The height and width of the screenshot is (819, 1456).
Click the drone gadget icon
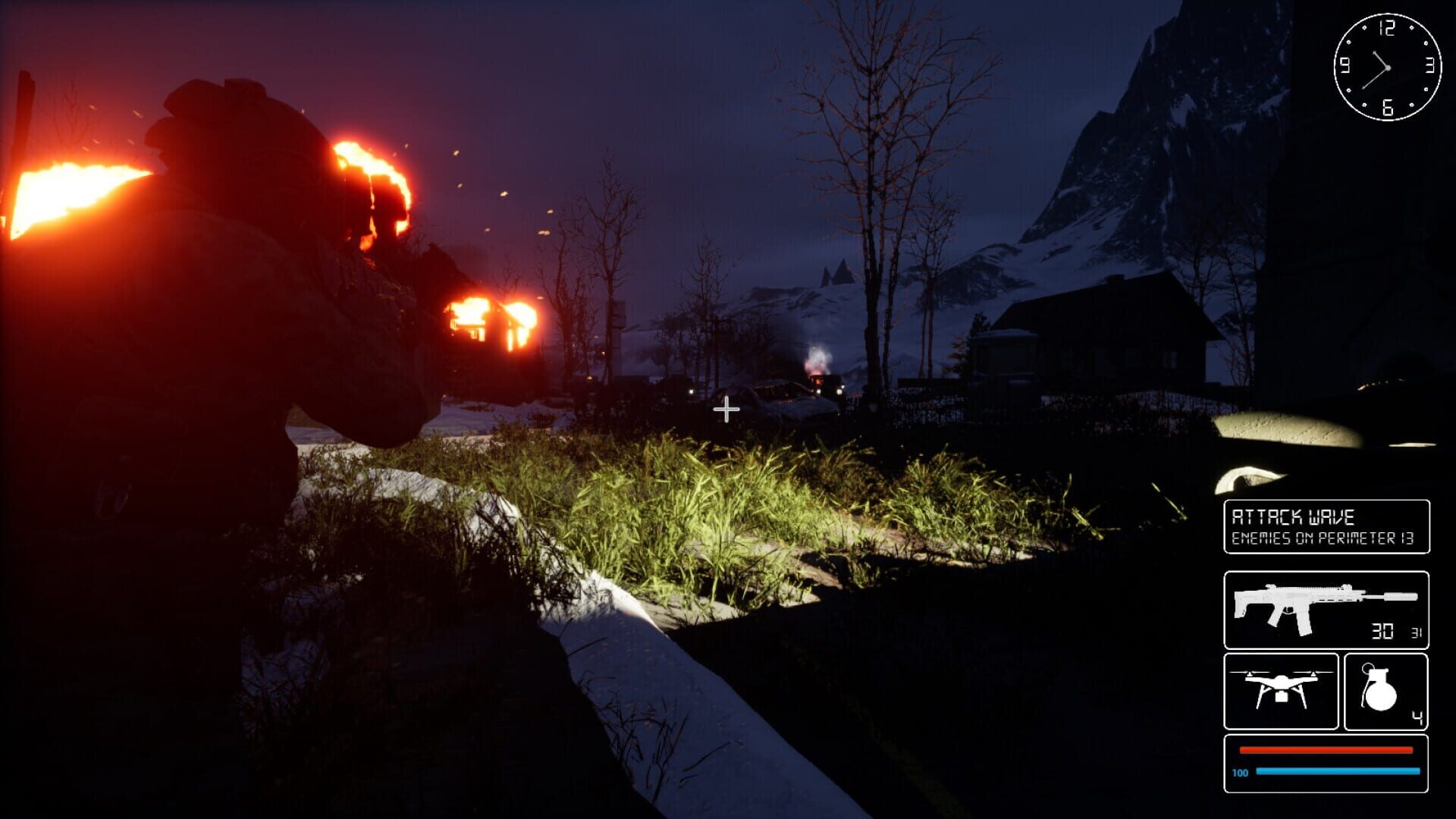pyautogui.click(x=1281, y=686)
